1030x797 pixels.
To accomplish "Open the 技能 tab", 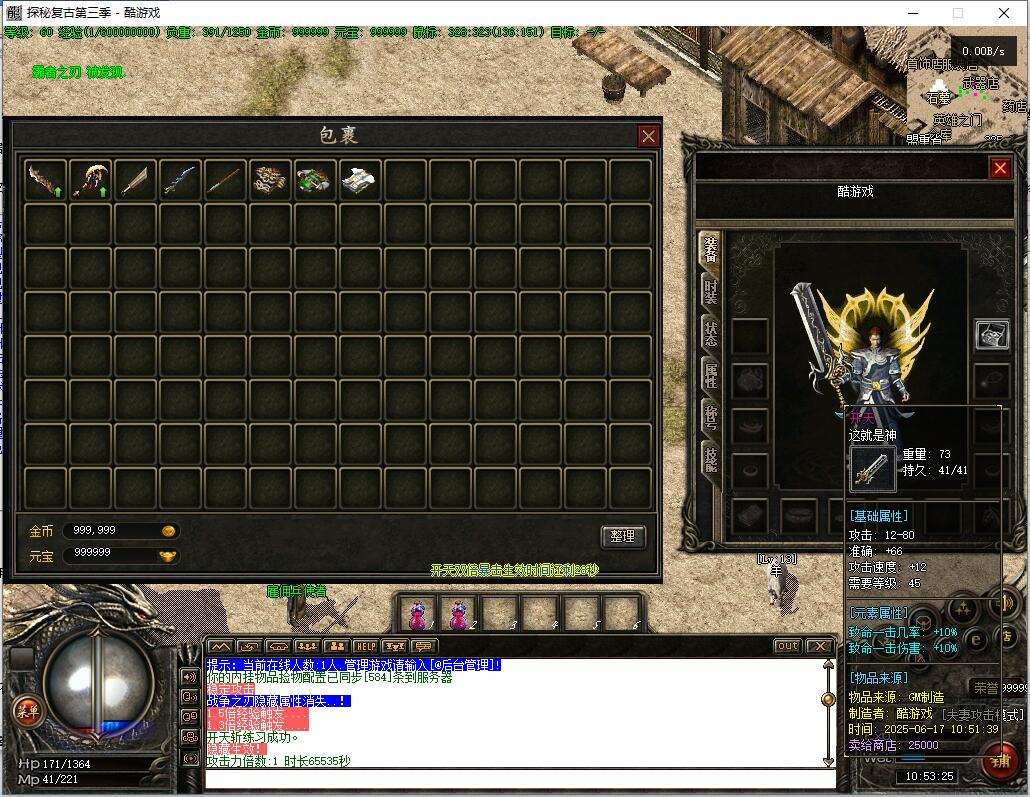I will click(x=710, y=459).
